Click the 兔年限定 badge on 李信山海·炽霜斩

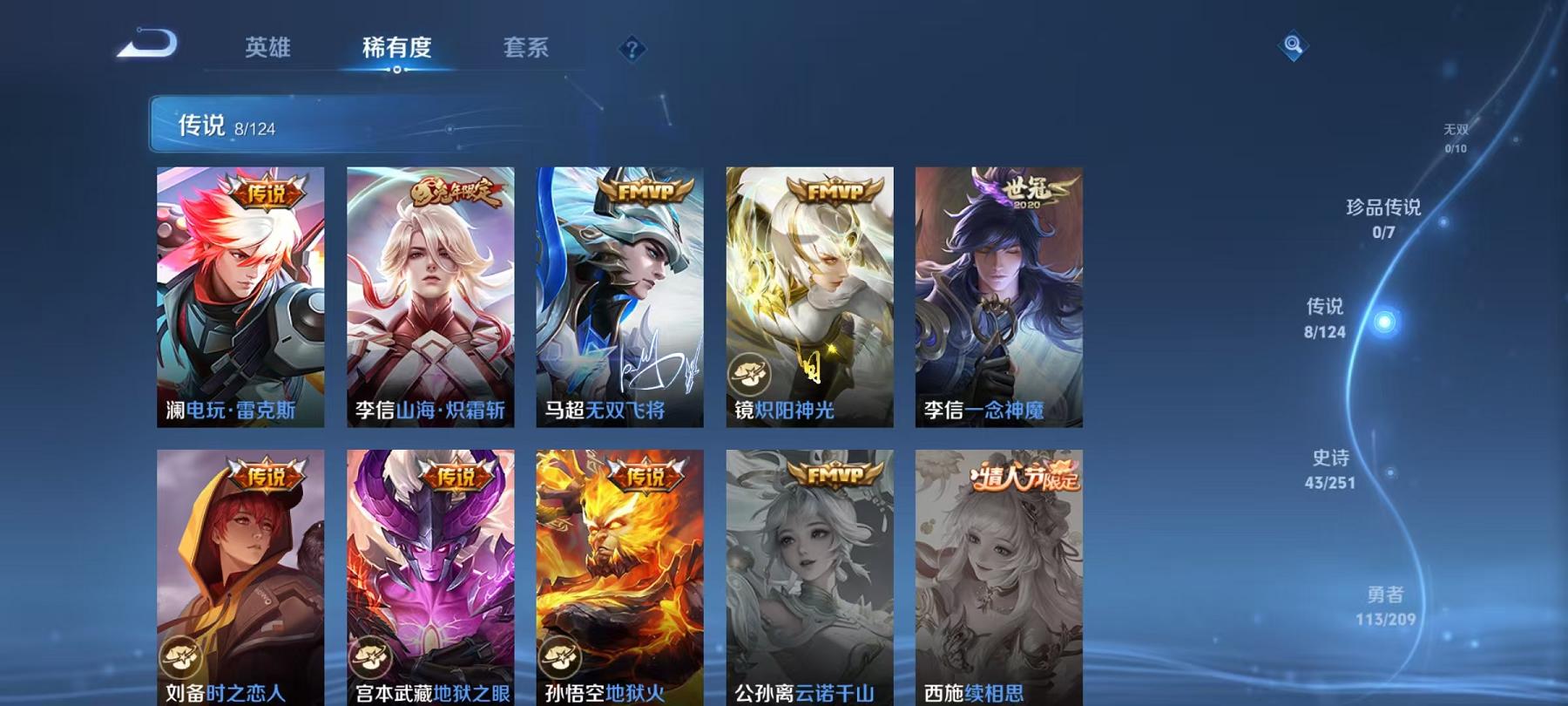pyautogui.click(x=454, y=189)
